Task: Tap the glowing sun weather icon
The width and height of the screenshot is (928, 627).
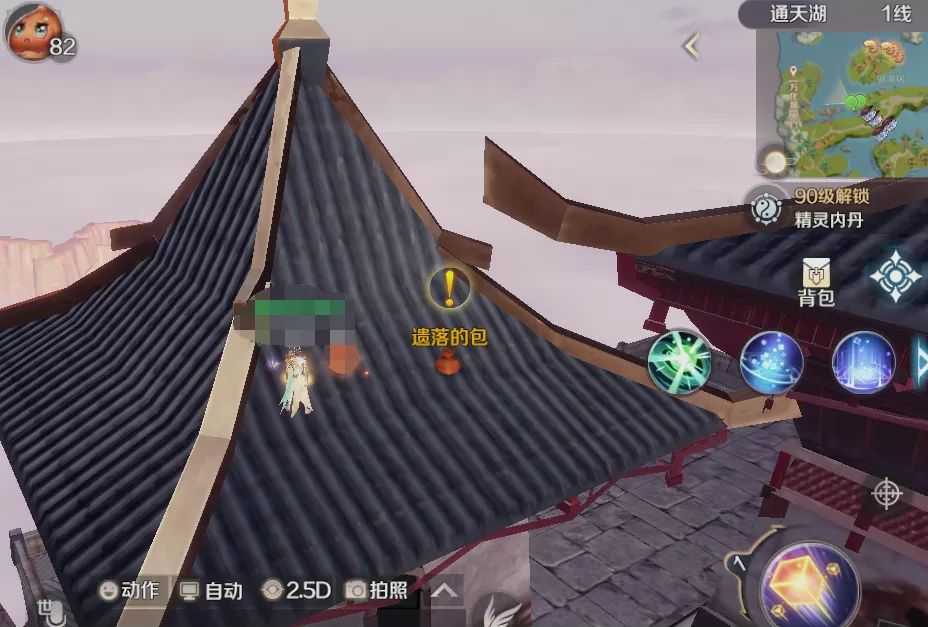Action: 775,160
